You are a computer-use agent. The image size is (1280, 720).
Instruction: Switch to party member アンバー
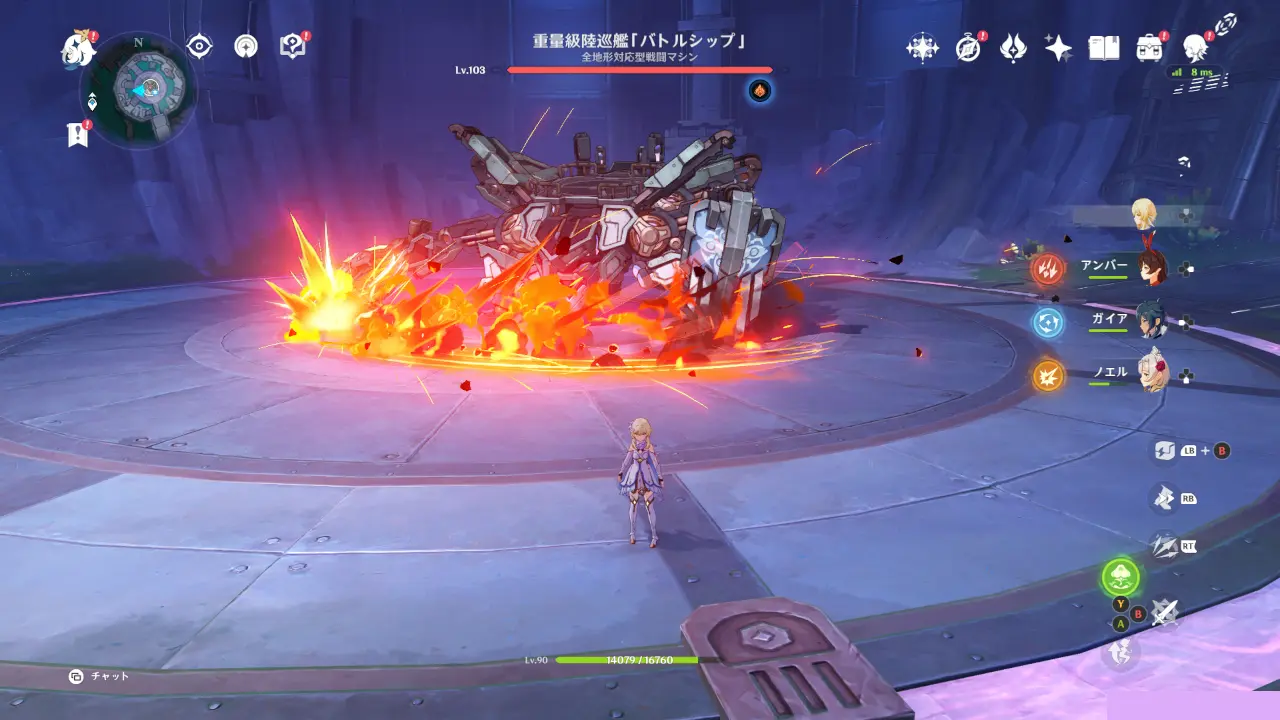(1152, 267)
